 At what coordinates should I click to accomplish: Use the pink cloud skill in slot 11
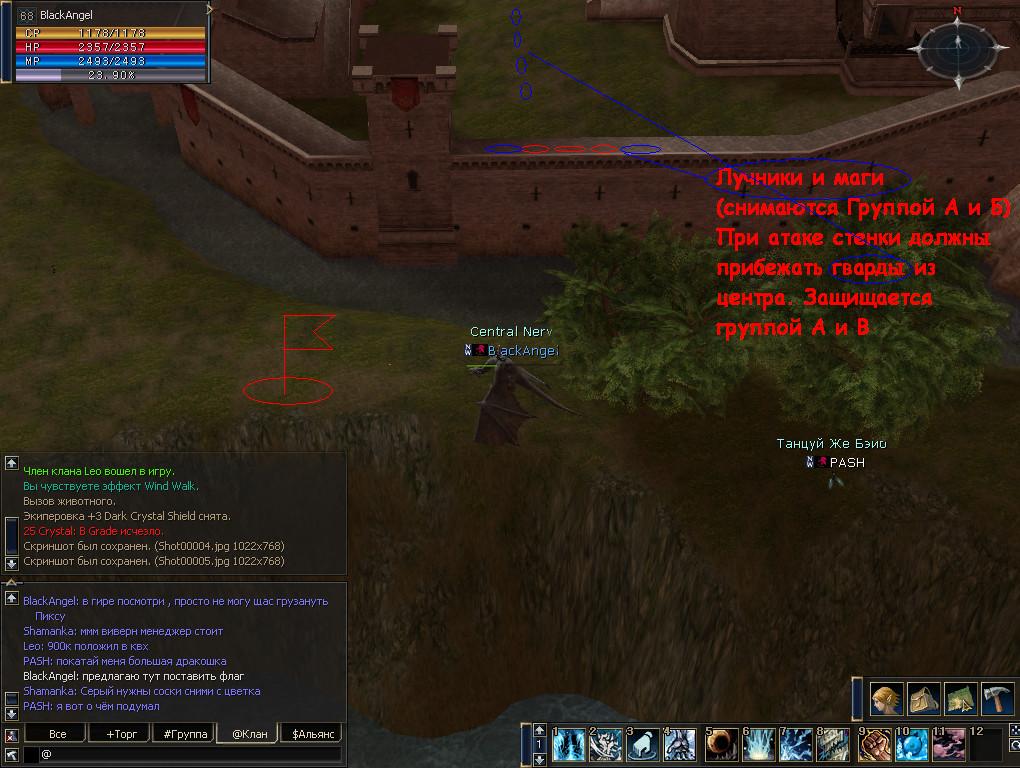coord(949,745)
